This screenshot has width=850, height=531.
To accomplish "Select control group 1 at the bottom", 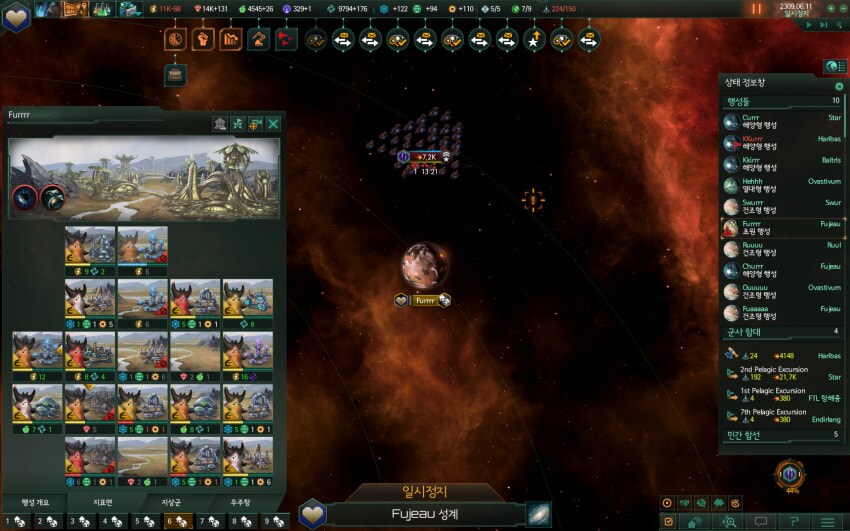I will 16,521.
